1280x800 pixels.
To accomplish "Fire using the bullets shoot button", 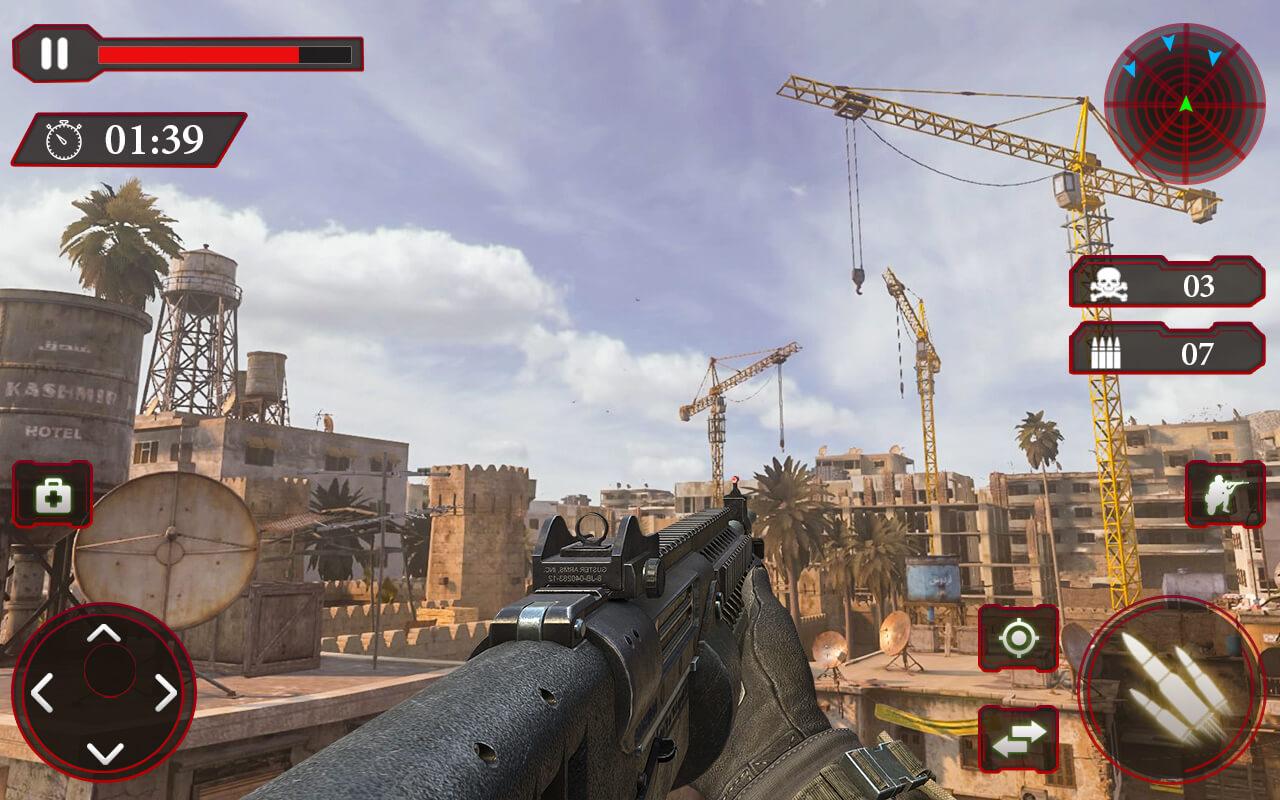I will click(x=1172, y=688).
